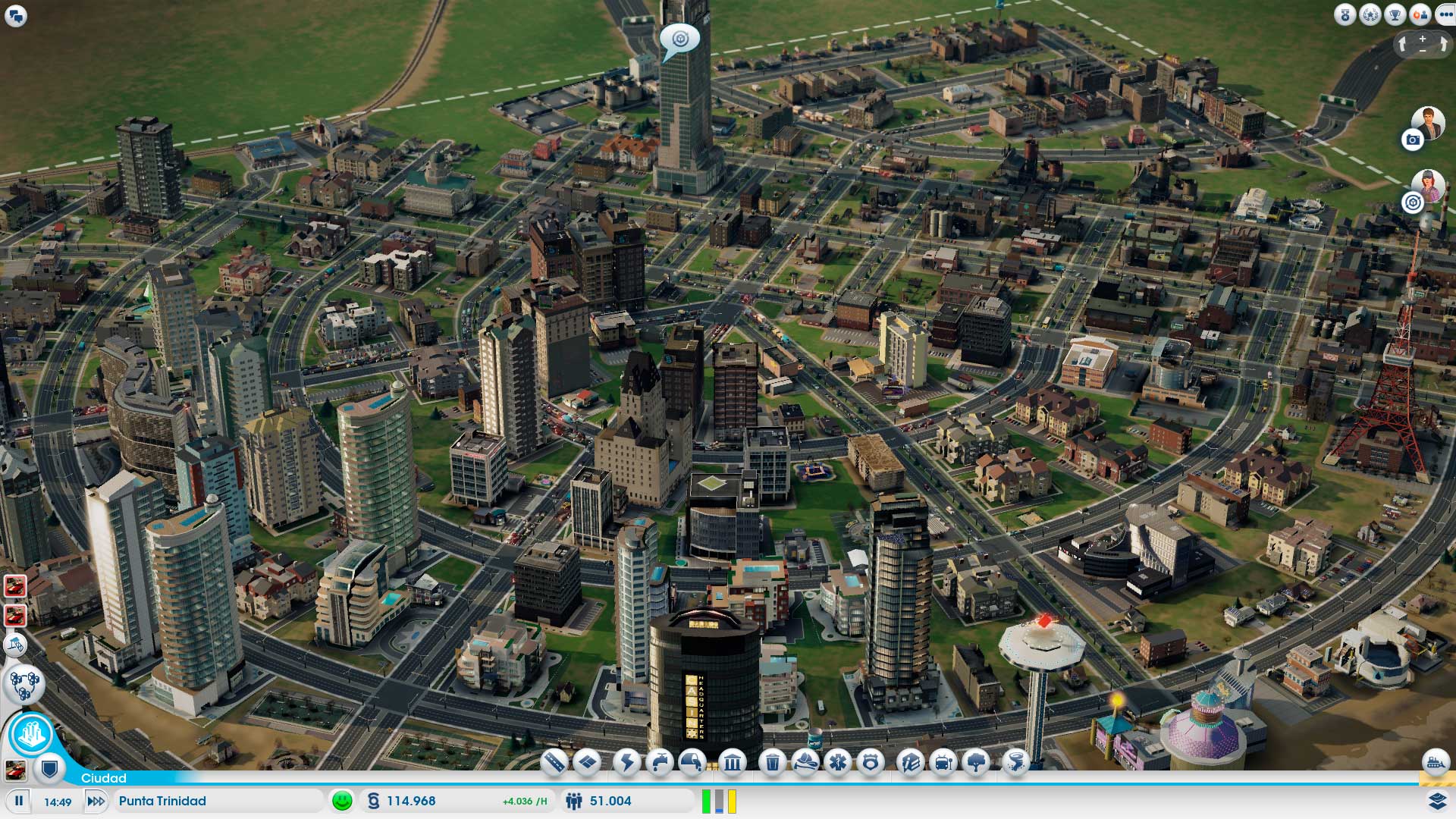Enable cheetah speed simulation
Screen dimensions: 1456x819
pyautogui.click(x=94, y=801)
